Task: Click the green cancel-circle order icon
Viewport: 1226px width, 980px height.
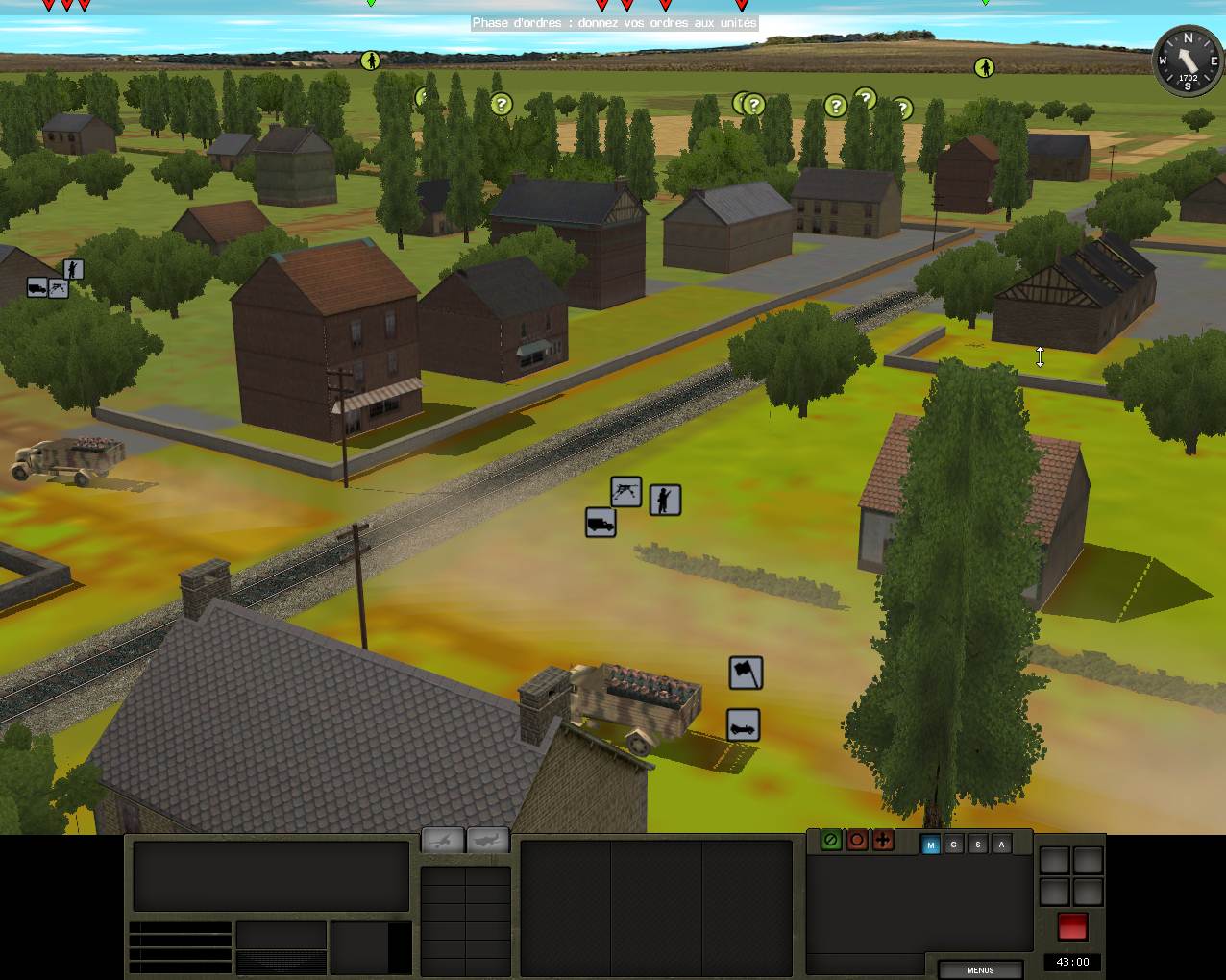Action: pos(831,841)
